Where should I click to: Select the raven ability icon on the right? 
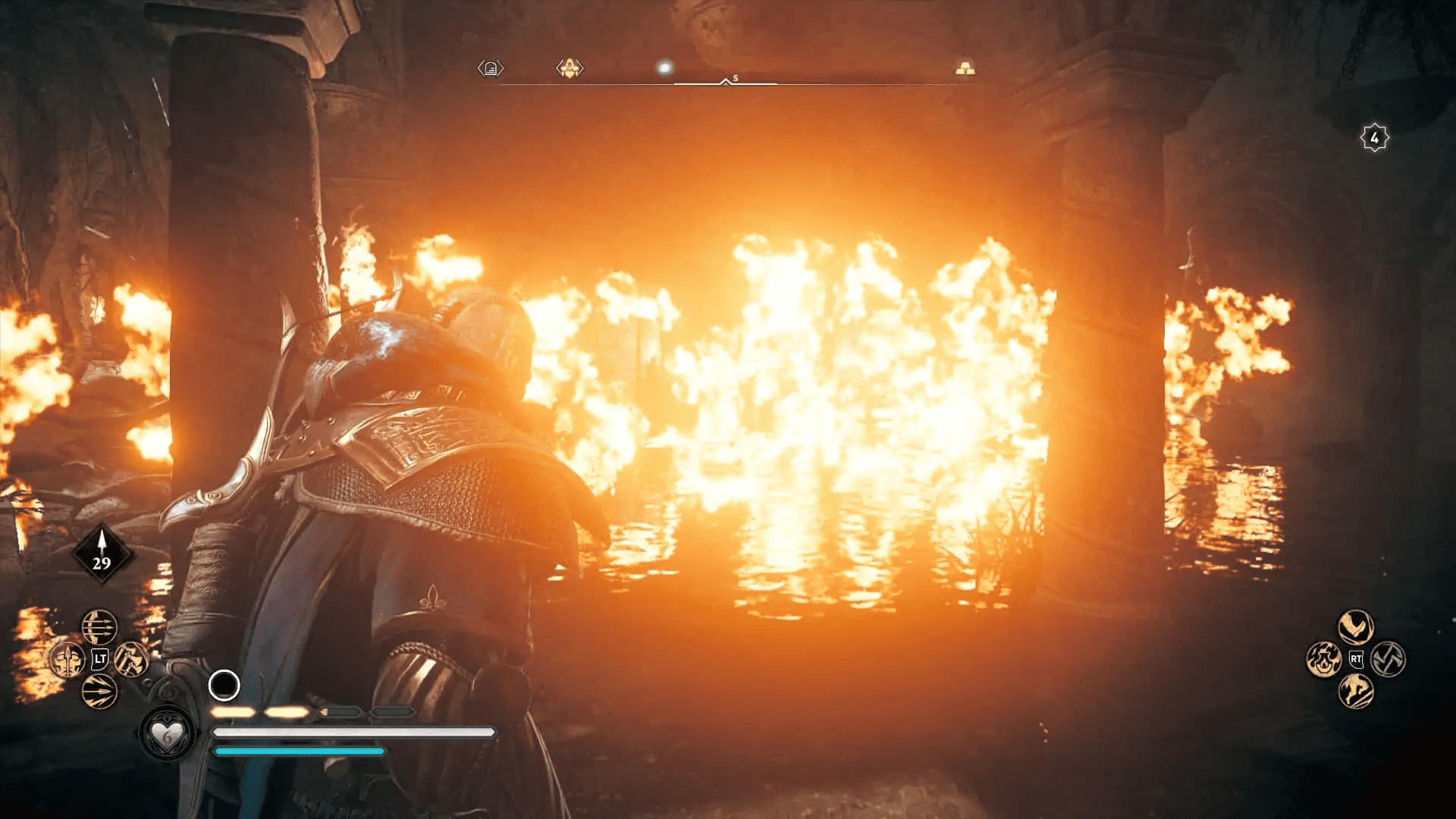click(x=1357, y=628)
